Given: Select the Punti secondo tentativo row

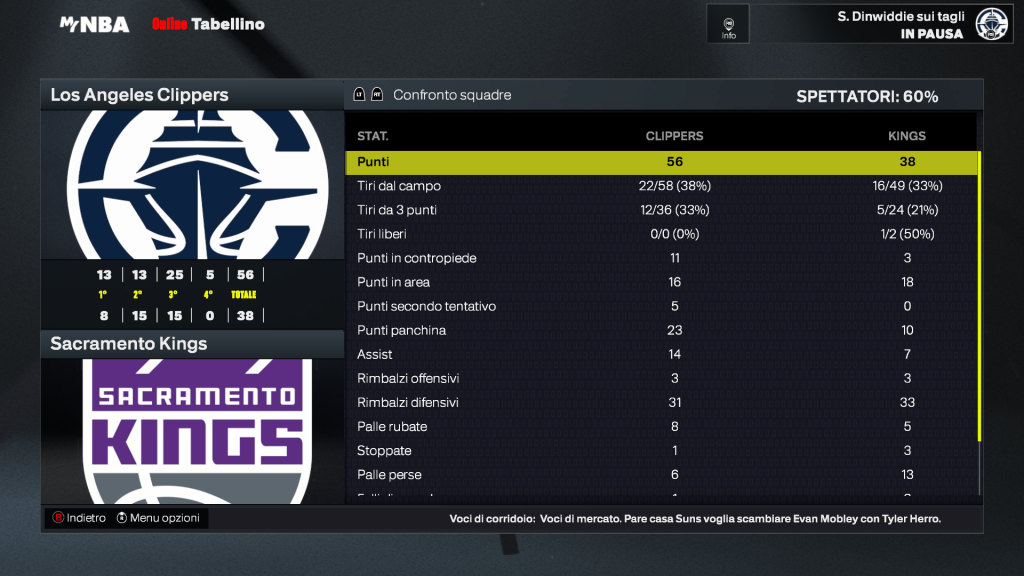Looking at the screenshot, I should tap(660, 306).
